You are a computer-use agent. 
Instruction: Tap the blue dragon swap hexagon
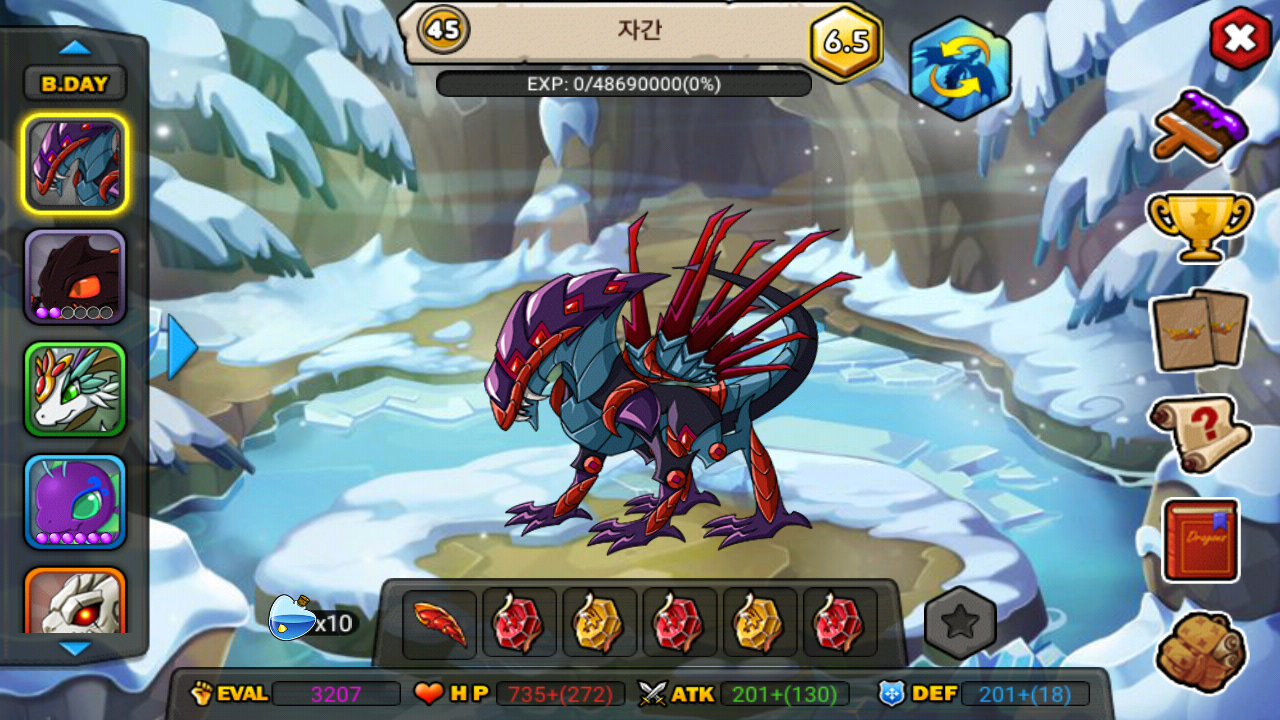(x=960, y=68)
